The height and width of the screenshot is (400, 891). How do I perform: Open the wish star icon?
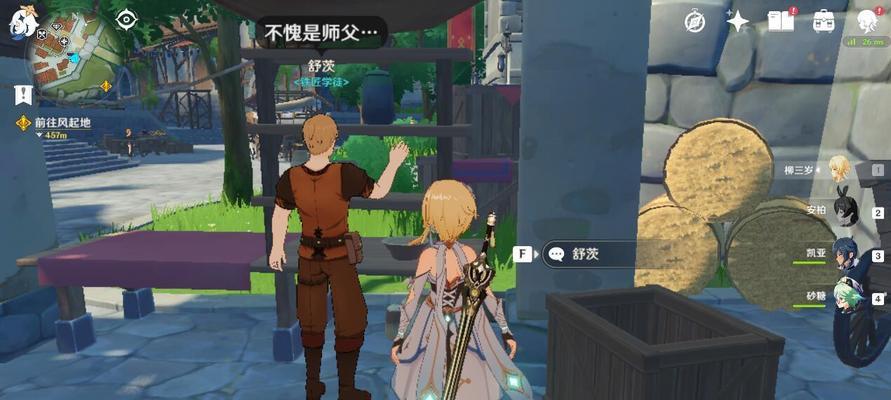[738, 21]
